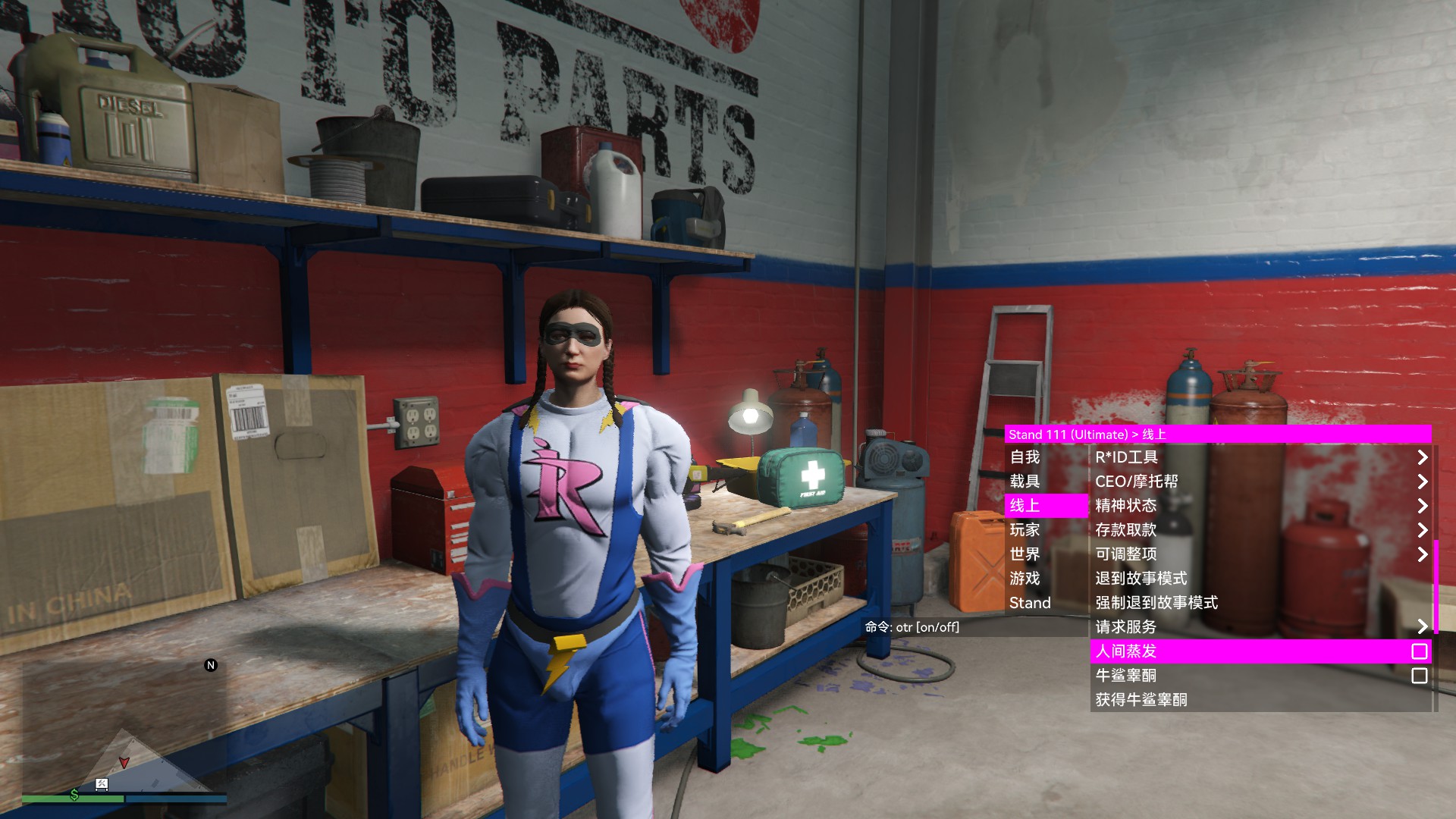Click the Stand 111 (Ultimate) breadcrumb header
Viewport: 1456px width, 819px height.
pyautogui.click(x=1068, y=435)
